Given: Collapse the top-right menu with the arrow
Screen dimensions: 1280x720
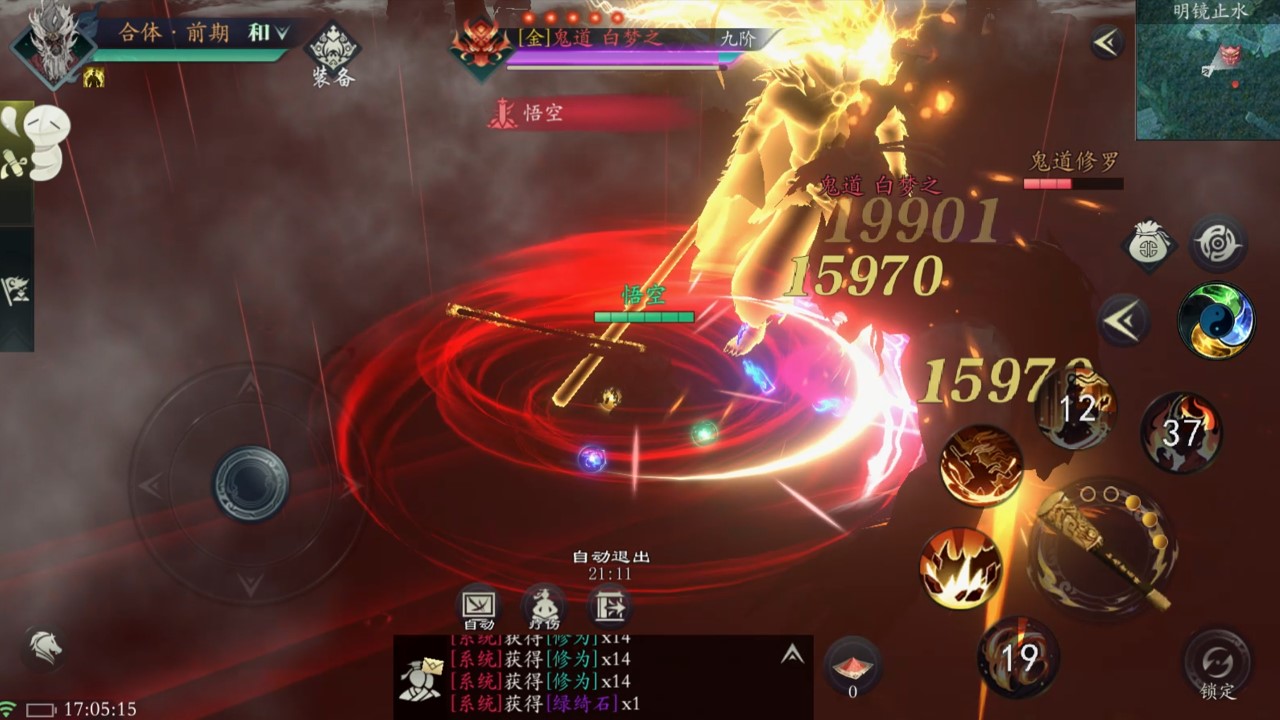Looking at the screenshot, I should [1106, 41].
